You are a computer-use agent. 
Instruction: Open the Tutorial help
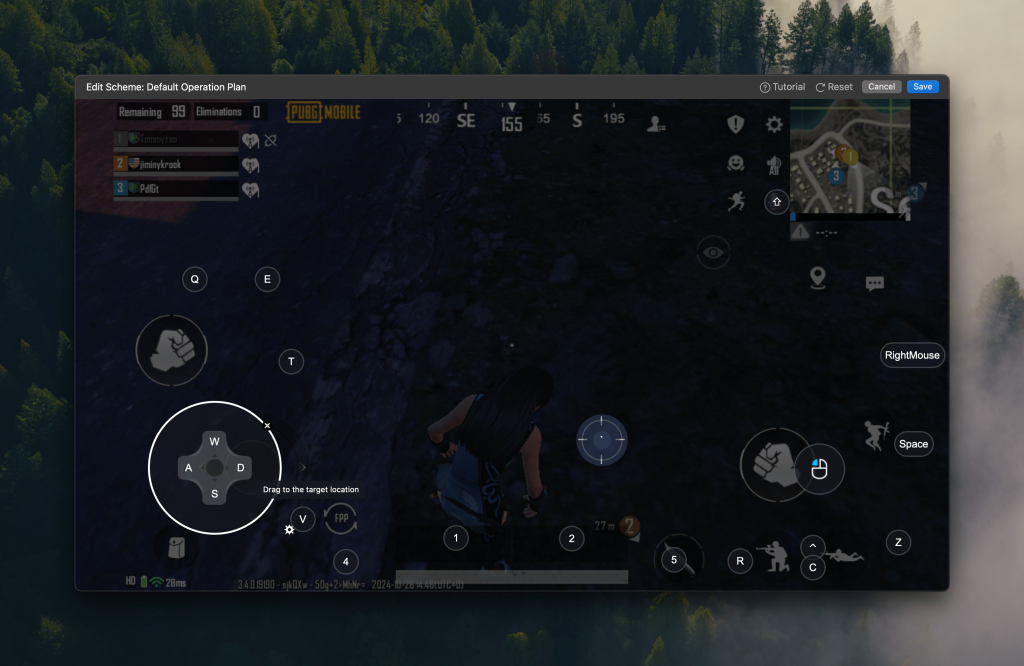[782, 87]
